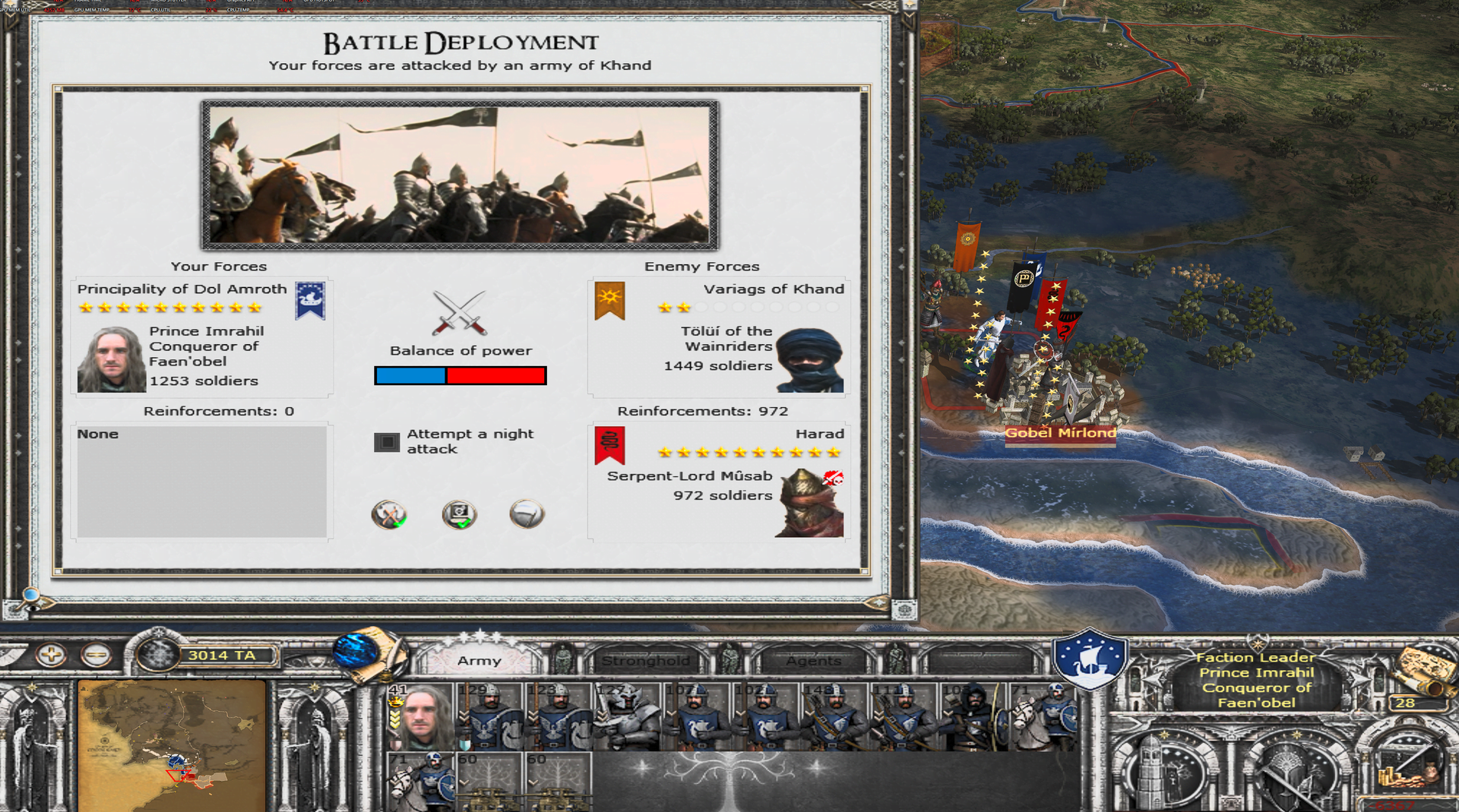Withdraw using the white flag button
This screenshot has height=812, width=1459.
(527, 514)
